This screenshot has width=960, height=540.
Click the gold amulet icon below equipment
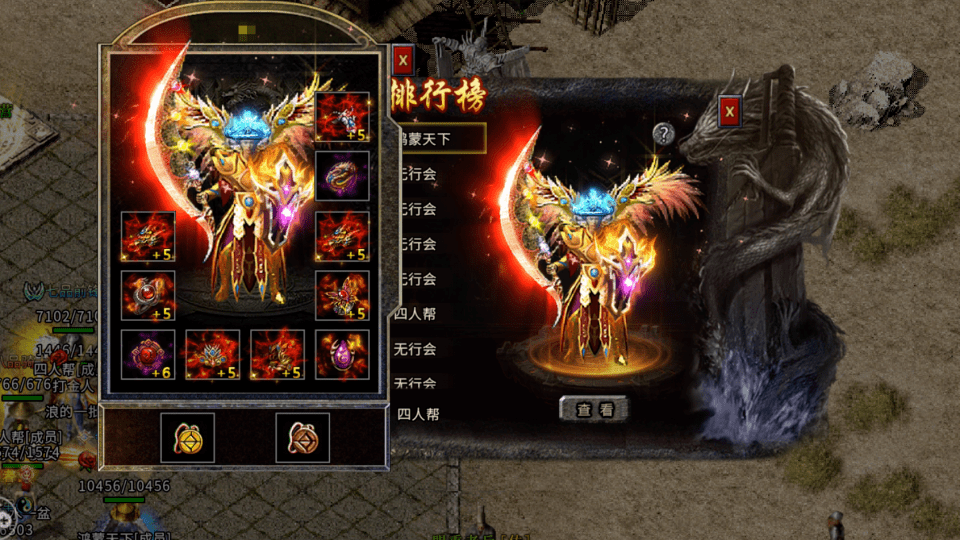tap(187, 437)
